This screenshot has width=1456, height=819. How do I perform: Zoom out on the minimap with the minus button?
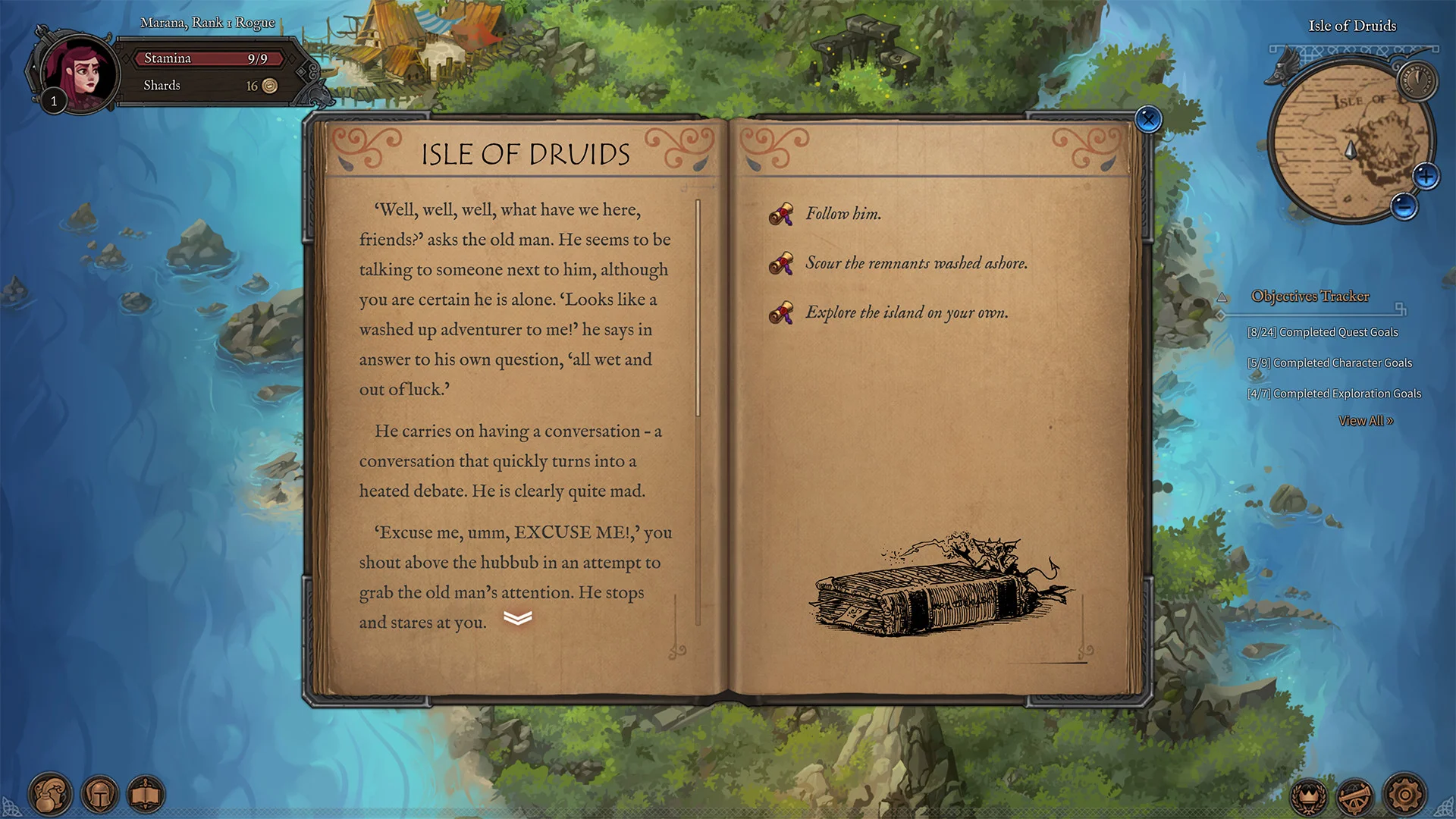[x=1404, y=203]
